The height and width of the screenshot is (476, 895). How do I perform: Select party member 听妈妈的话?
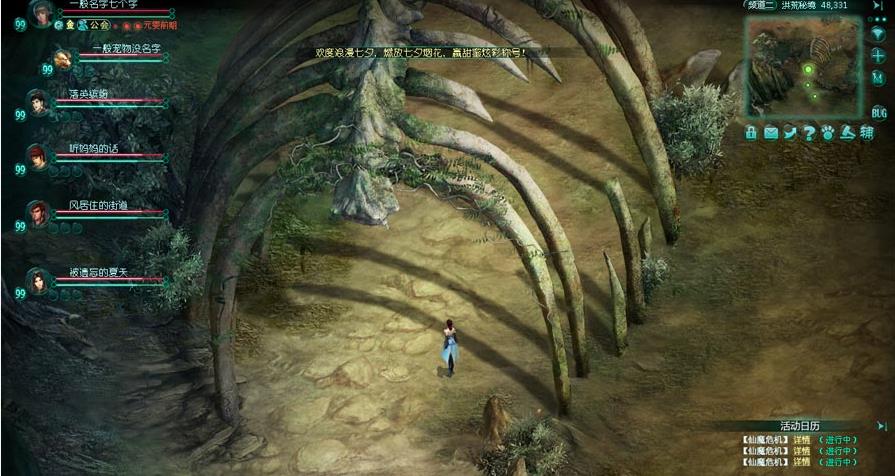tap(38, 156)
